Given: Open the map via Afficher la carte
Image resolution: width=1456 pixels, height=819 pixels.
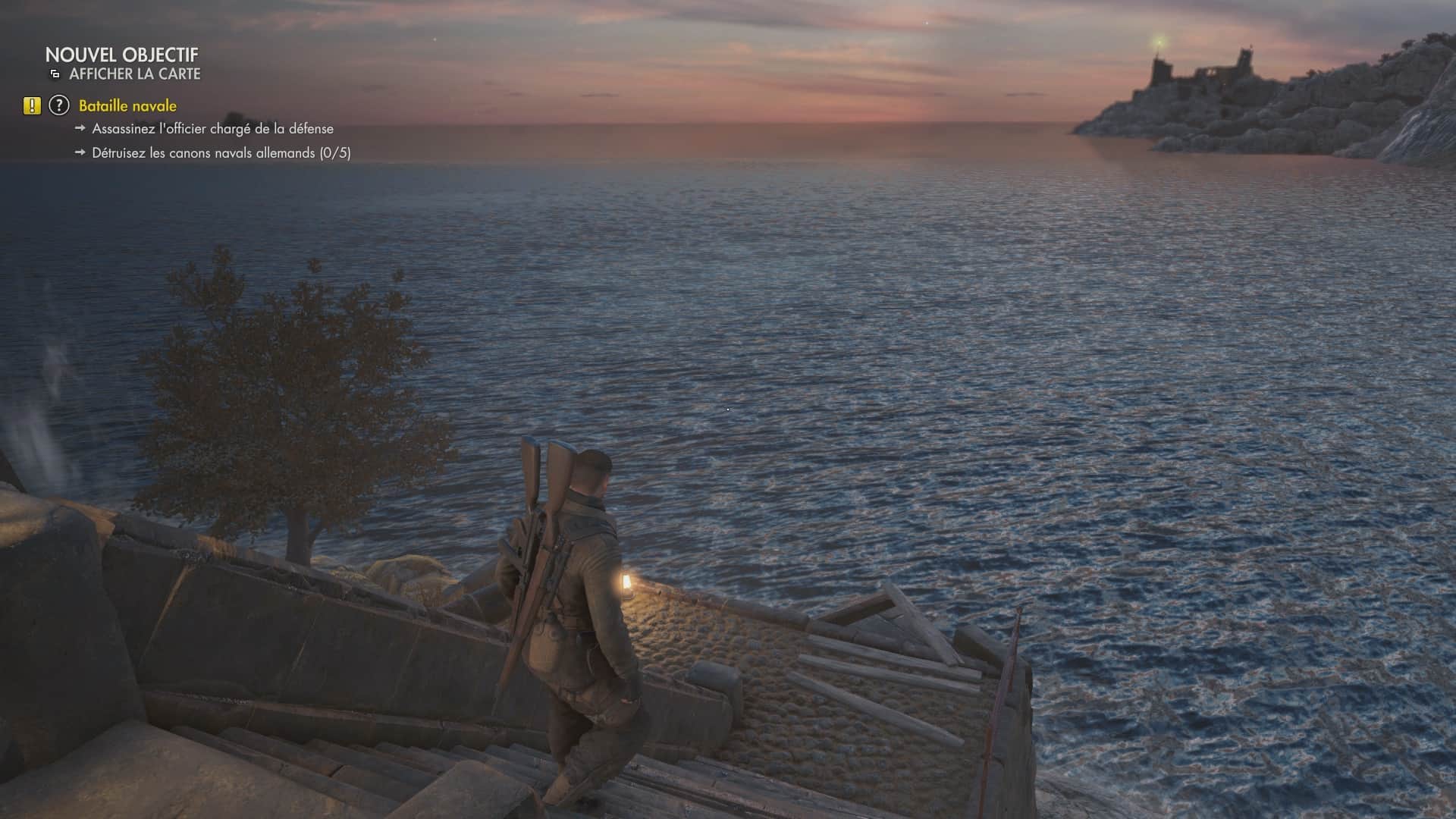Looking at the screenshot, I should click(134, 74).
